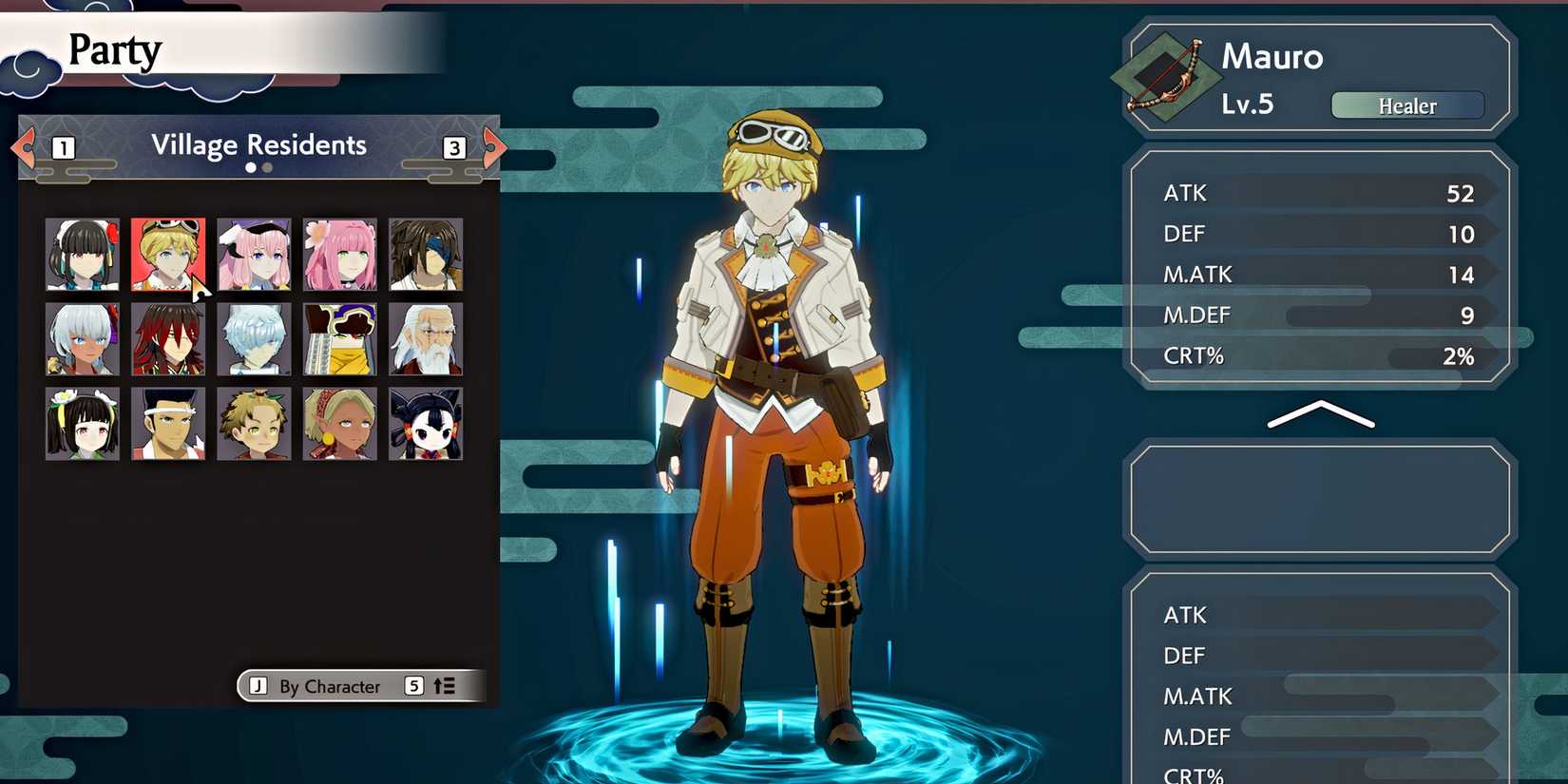Screen dimensions: 1568x784
Task: Toggle to the first roster page dot
Action: [250, 167]
